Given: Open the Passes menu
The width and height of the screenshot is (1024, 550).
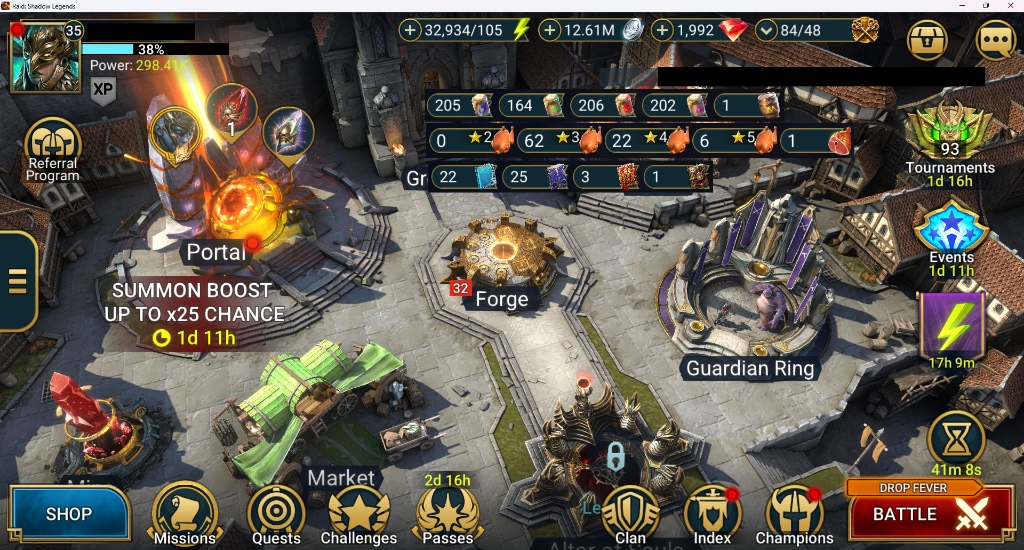Looking at the screenshot, I should 447,513.
